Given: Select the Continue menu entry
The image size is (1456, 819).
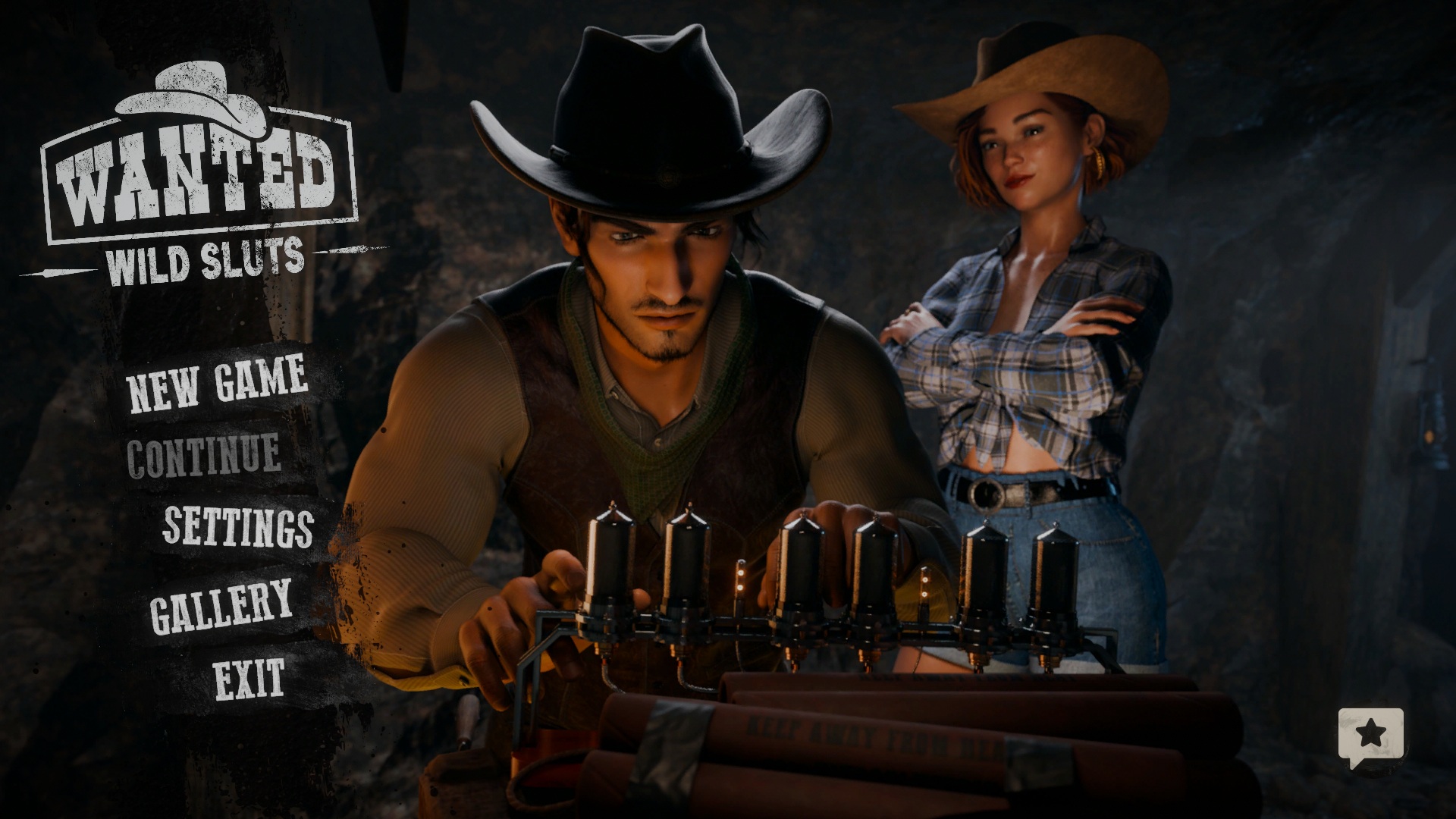Looking at the screenshot, I should (x=203, y=455).
